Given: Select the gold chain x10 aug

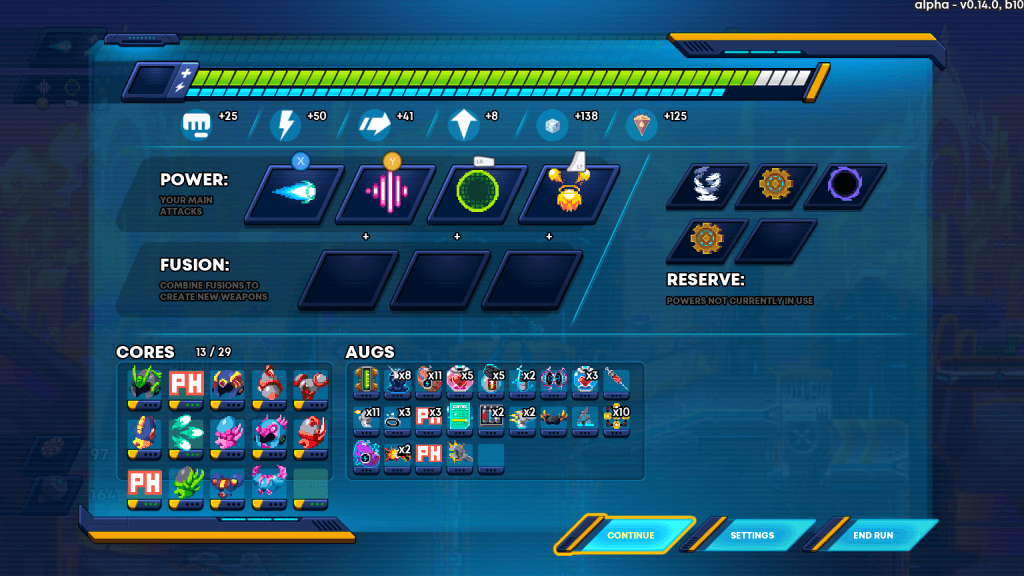Looking at the screenshot, I should [616, 417].
